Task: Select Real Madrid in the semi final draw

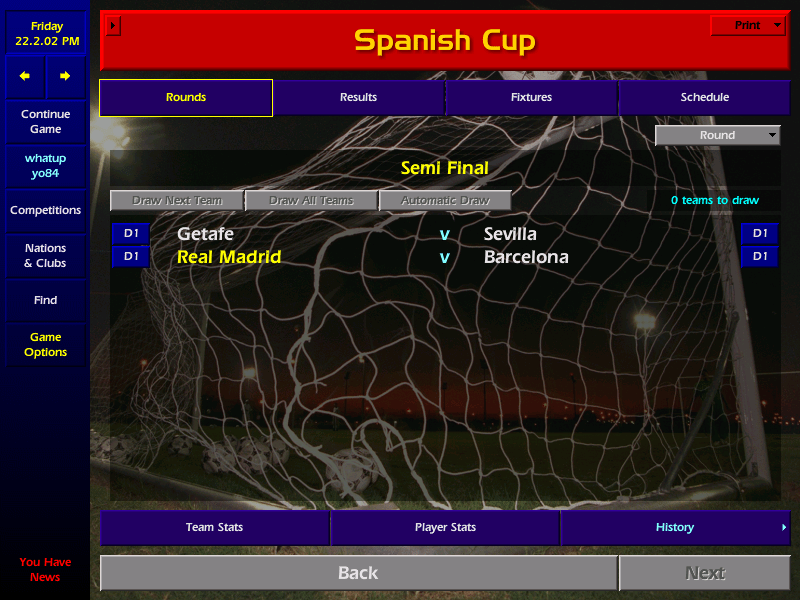Action: (229, 257)
